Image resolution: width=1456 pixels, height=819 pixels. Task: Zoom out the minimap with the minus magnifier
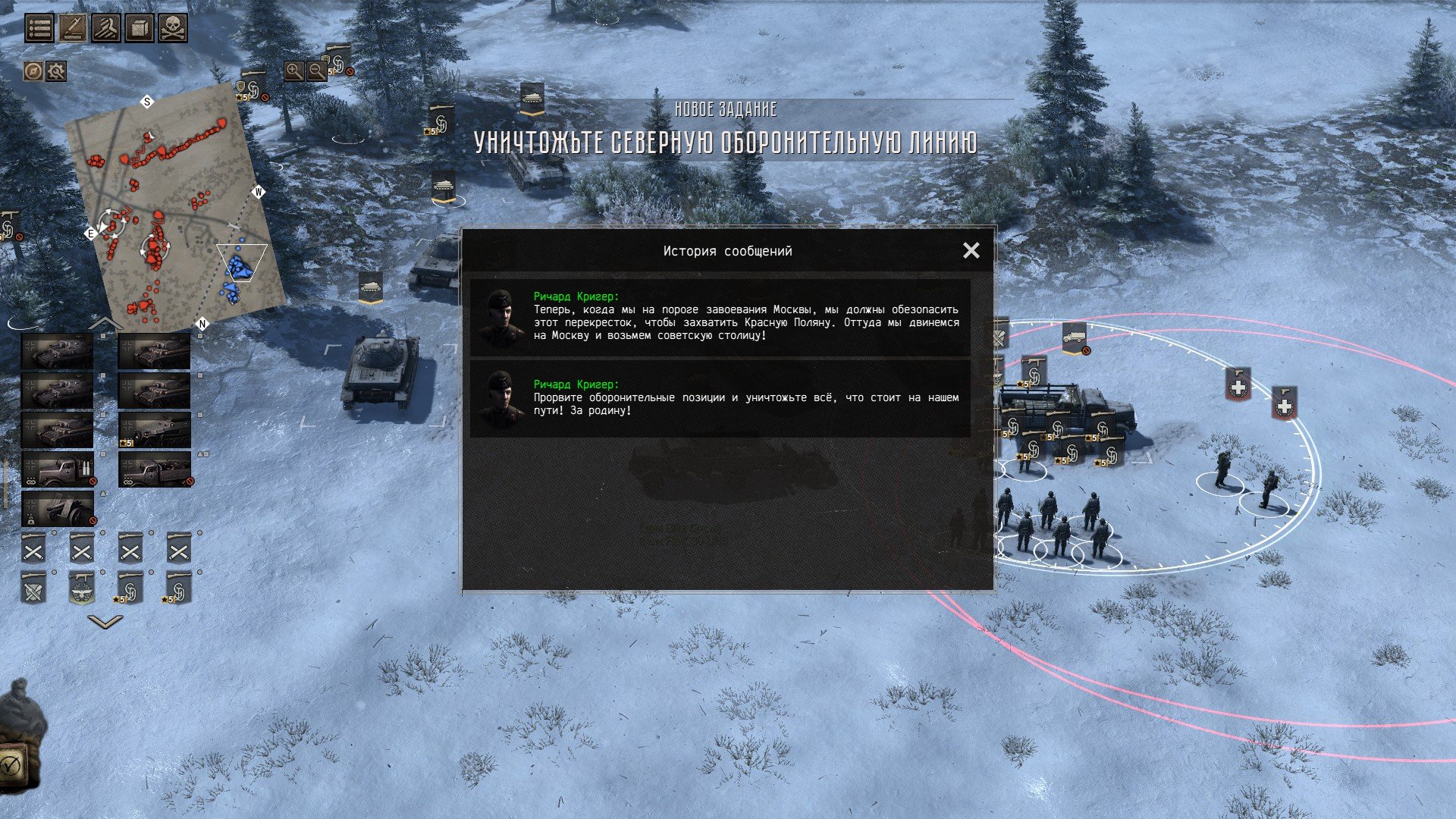pos(317,71)
